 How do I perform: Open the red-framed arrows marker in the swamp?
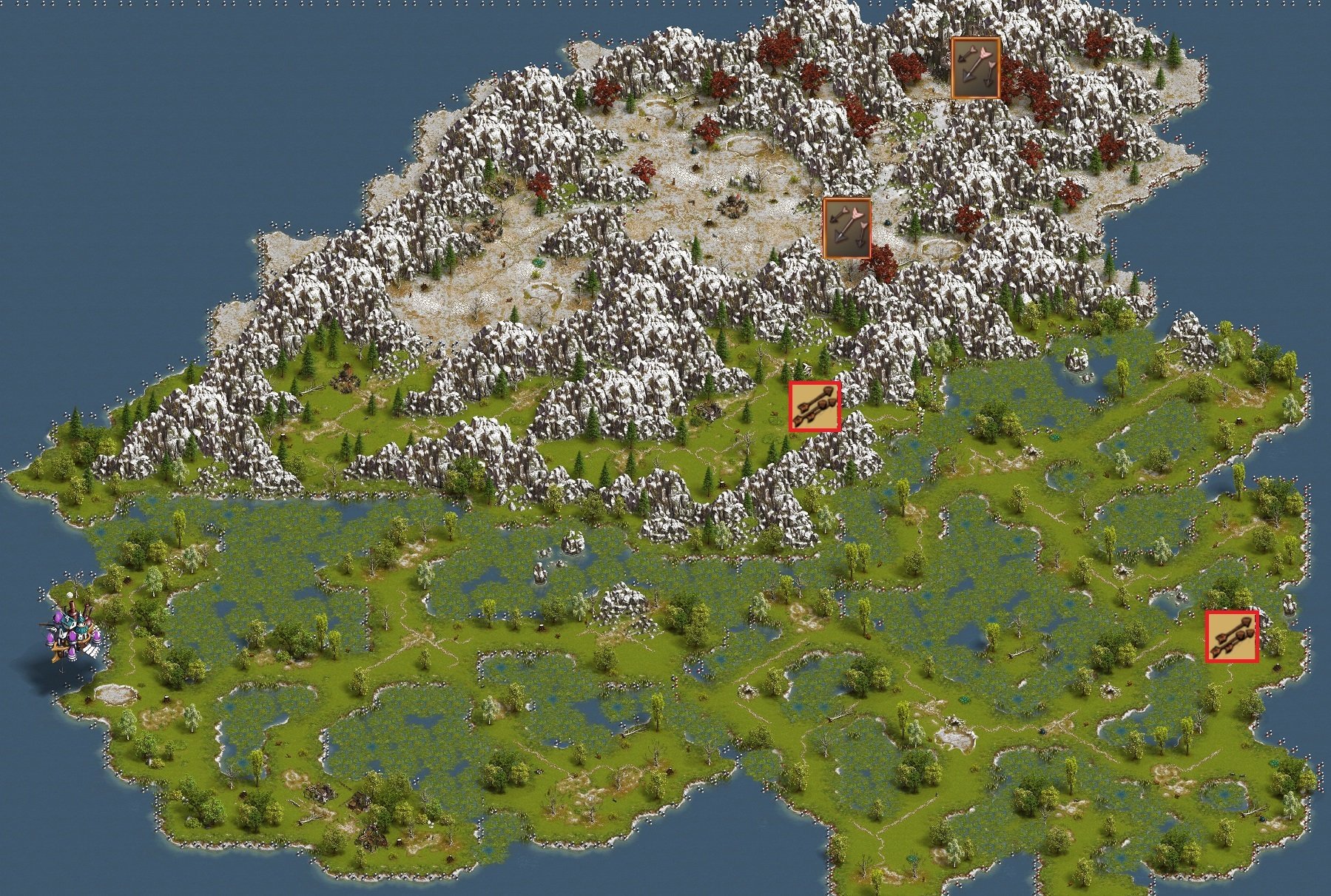(1232, 636)
